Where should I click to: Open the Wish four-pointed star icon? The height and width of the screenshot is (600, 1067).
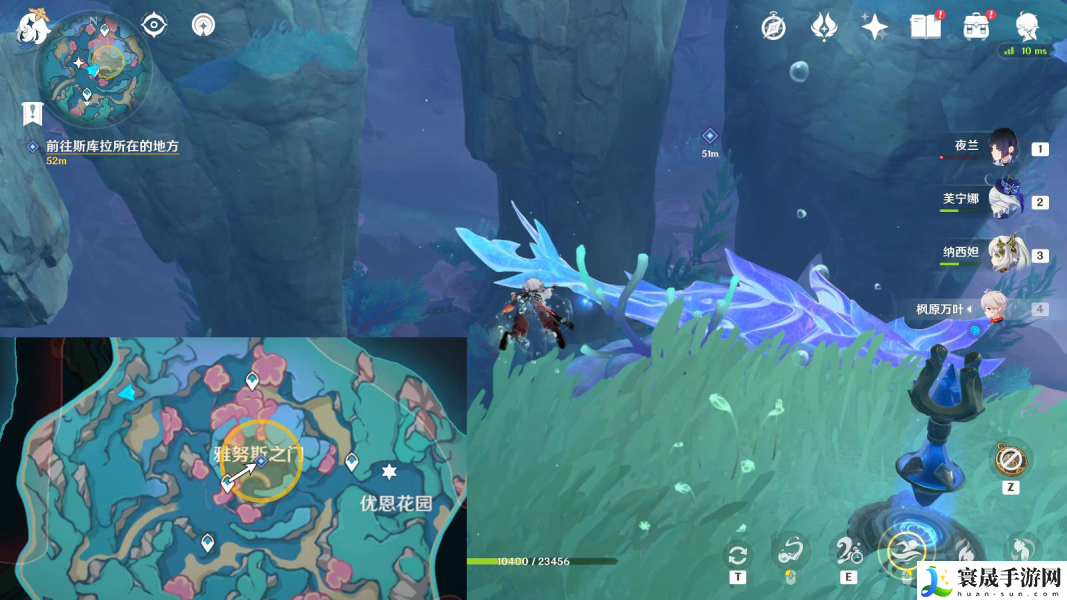tap(875, 27)
